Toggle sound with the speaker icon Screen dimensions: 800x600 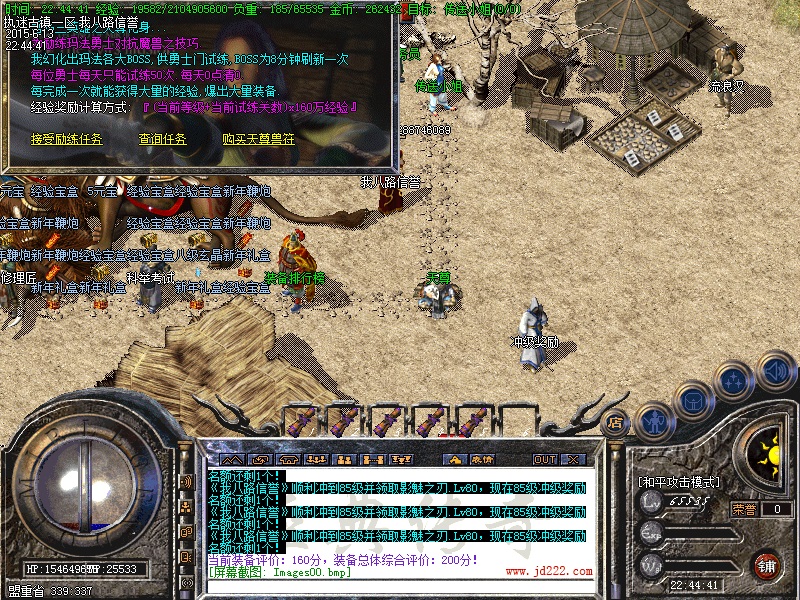[x=775, y=371]
